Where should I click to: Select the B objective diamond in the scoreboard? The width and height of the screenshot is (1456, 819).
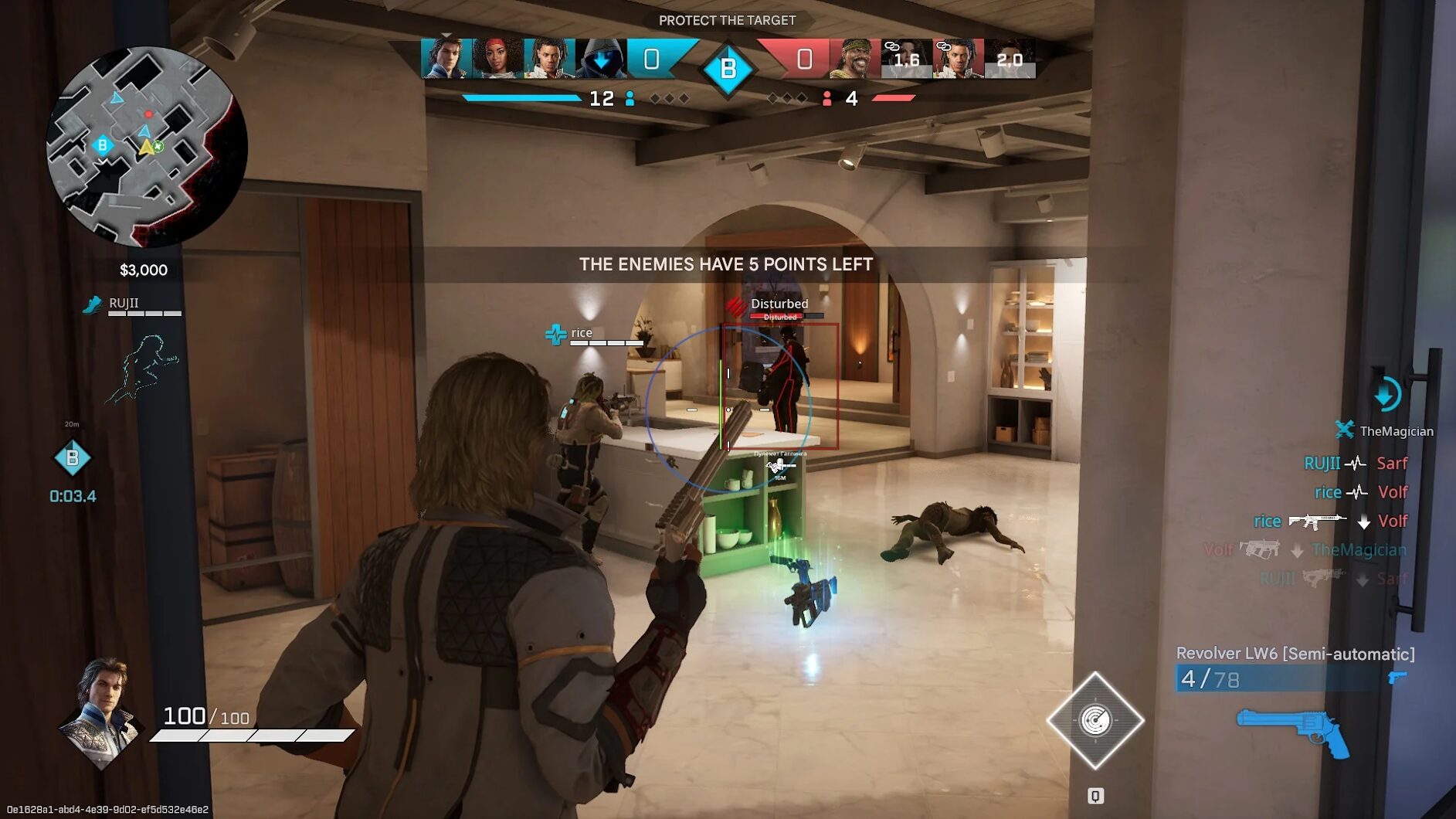728,70
